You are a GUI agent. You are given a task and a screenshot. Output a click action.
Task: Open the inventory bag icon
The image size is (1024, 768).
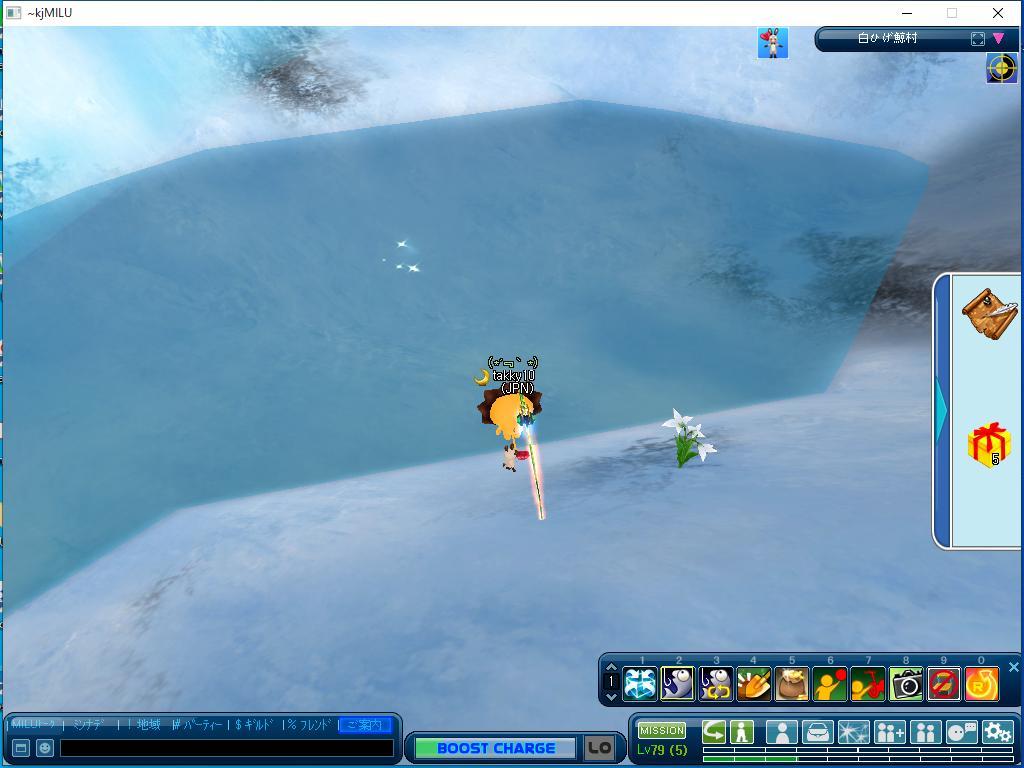(x=817, y=733)
